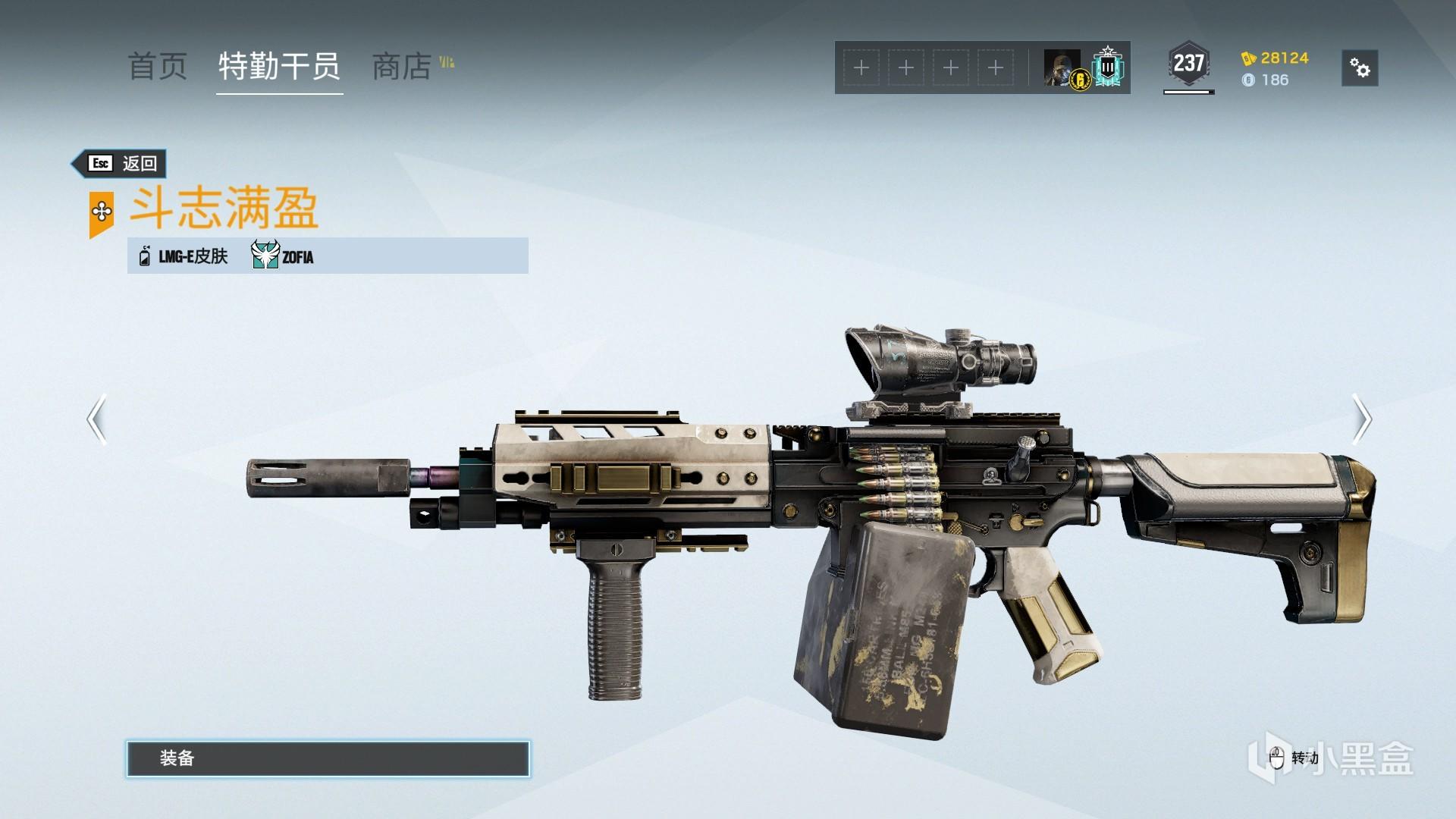
Task: Switch to the 首页 home tab
Action: tap(157, 67)
